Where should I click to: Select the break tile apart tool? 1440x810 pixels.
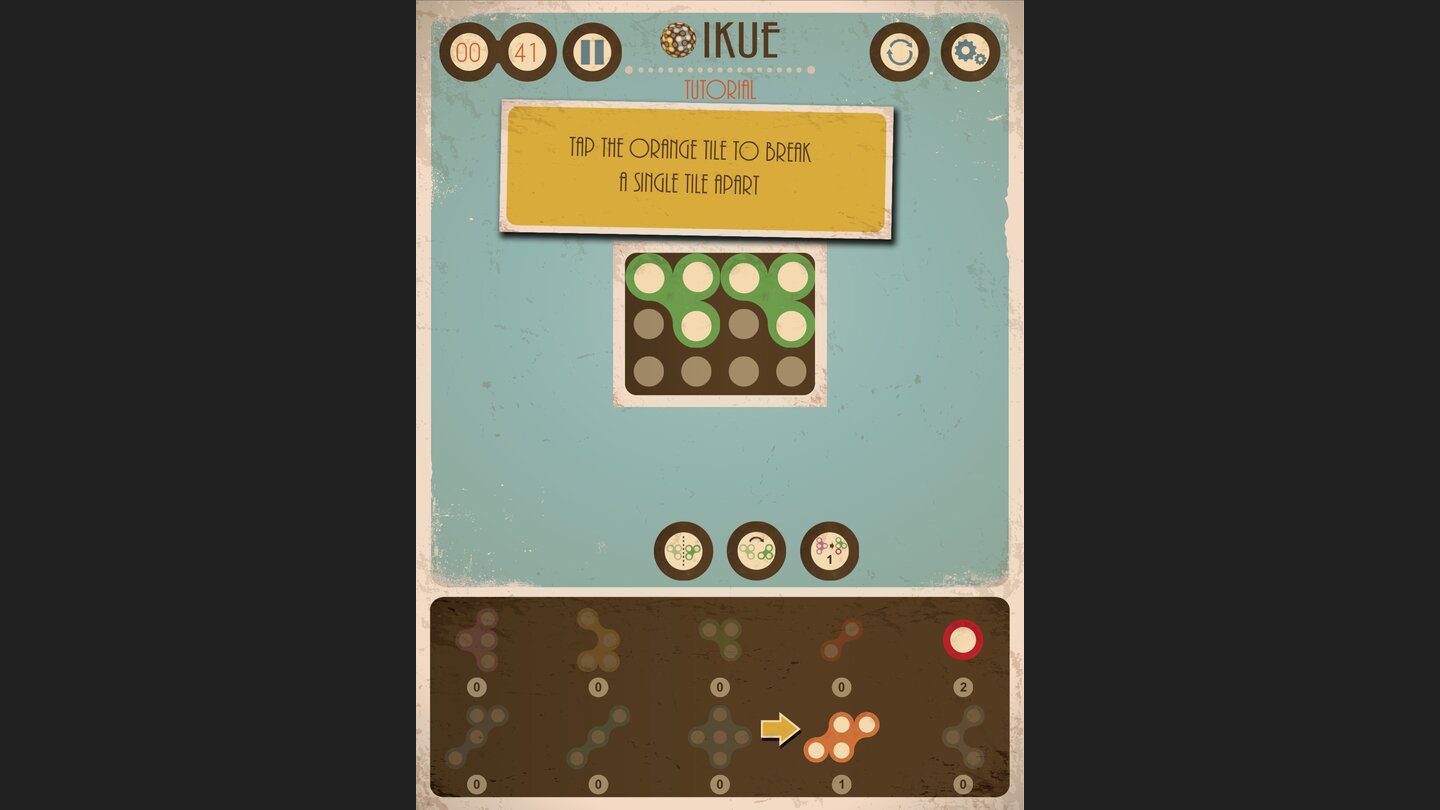pos(827,551)
